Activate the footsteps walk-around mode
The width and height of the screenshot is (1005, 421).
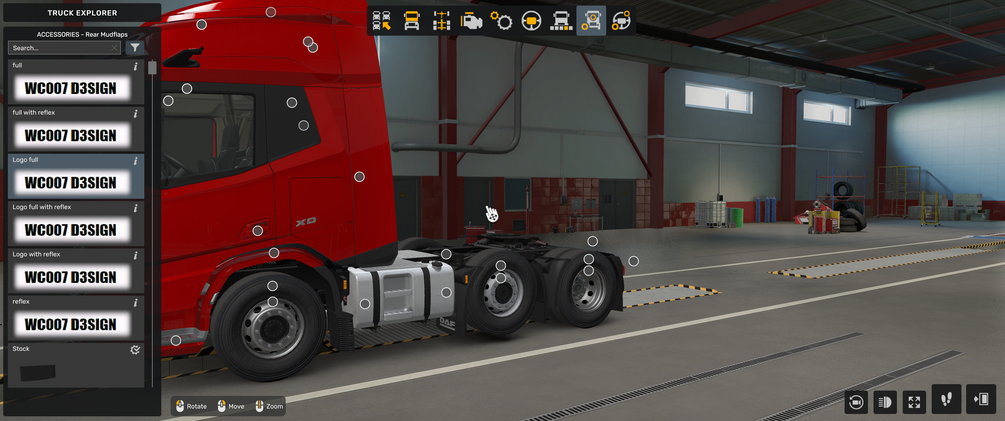(946, 399)
